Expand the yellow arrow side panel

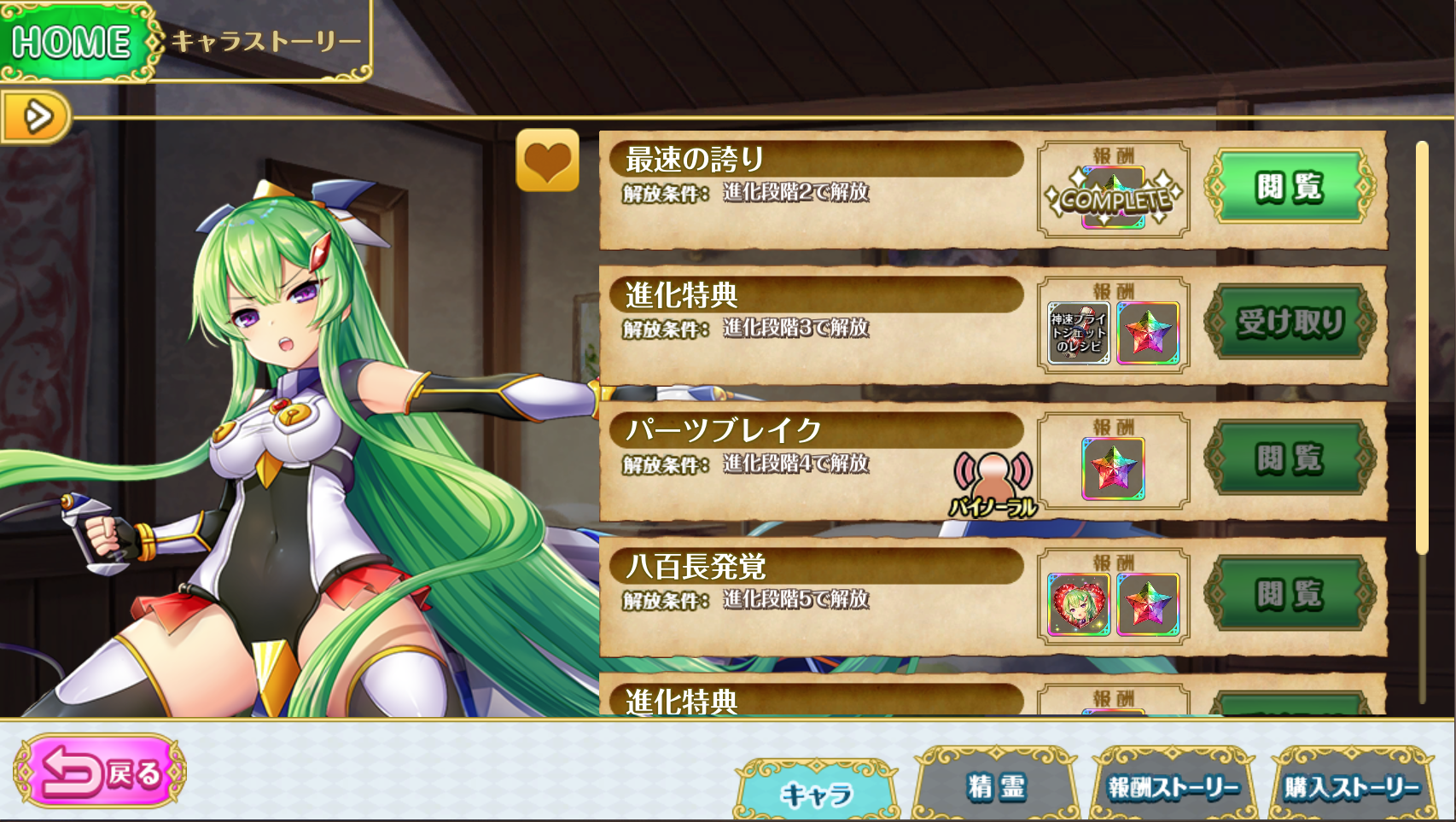click(34, 116)
